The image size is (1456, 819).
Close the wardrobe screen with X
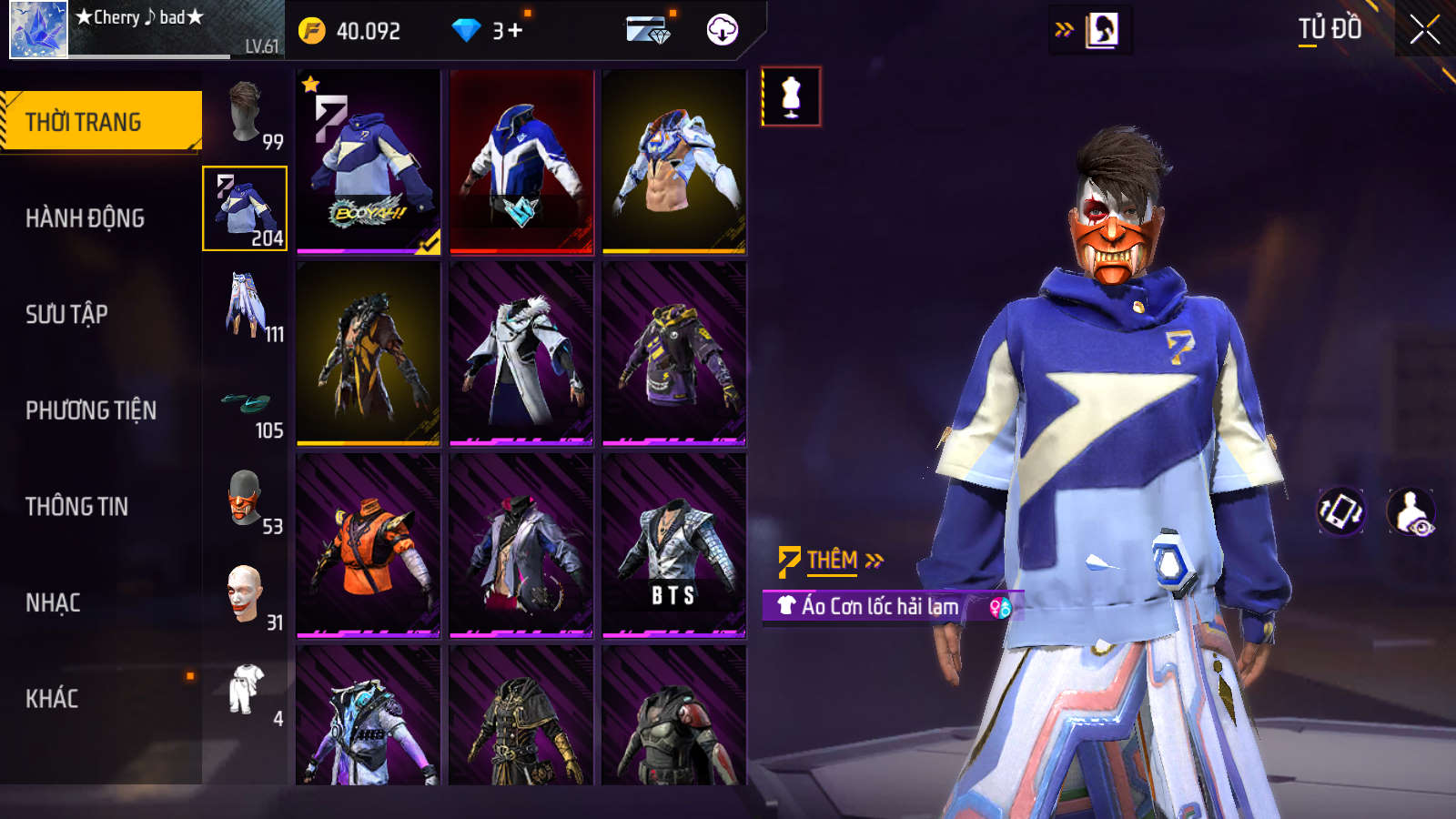tap(1424, 30)
